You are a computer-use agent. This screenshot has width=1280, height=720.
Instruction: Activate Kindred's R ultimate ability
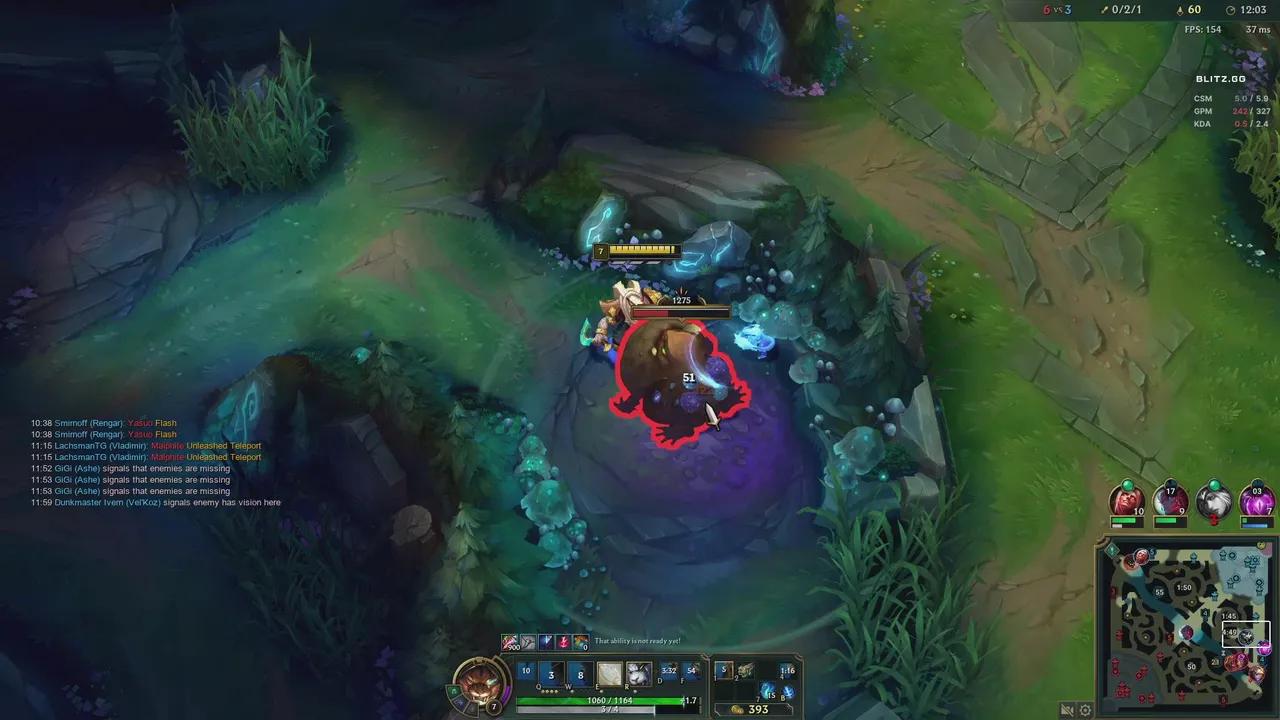pos(637,672)
